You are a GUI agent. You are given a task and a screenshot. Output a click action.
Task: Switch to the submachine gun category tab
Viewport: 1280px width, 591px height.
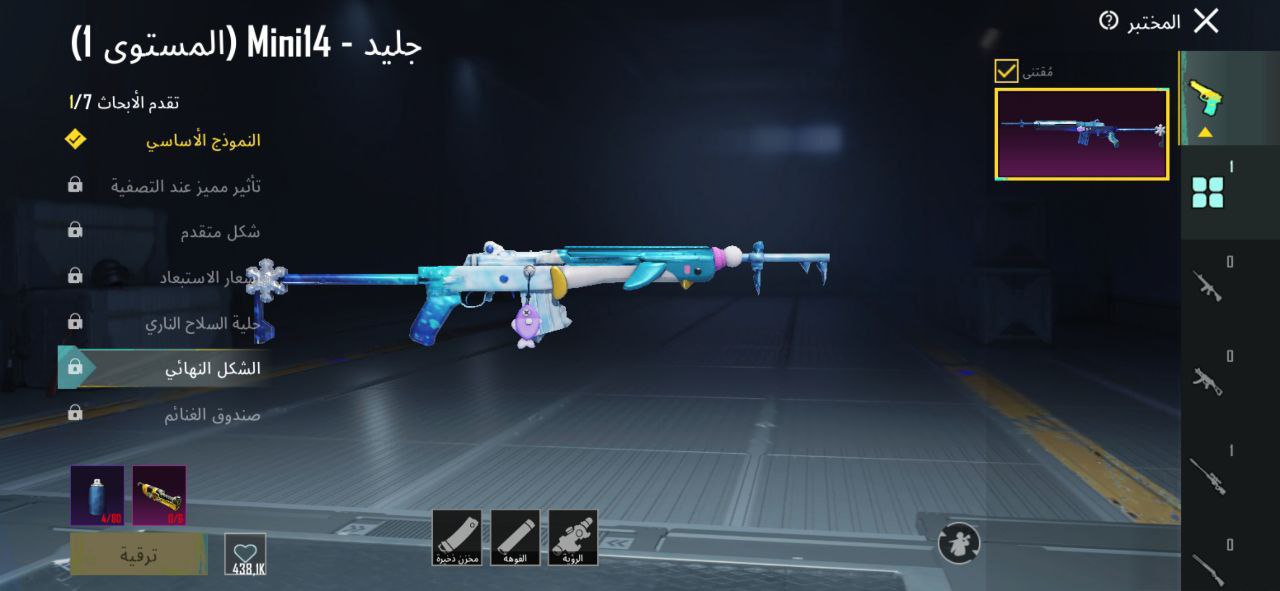[x=1208, y=380]
